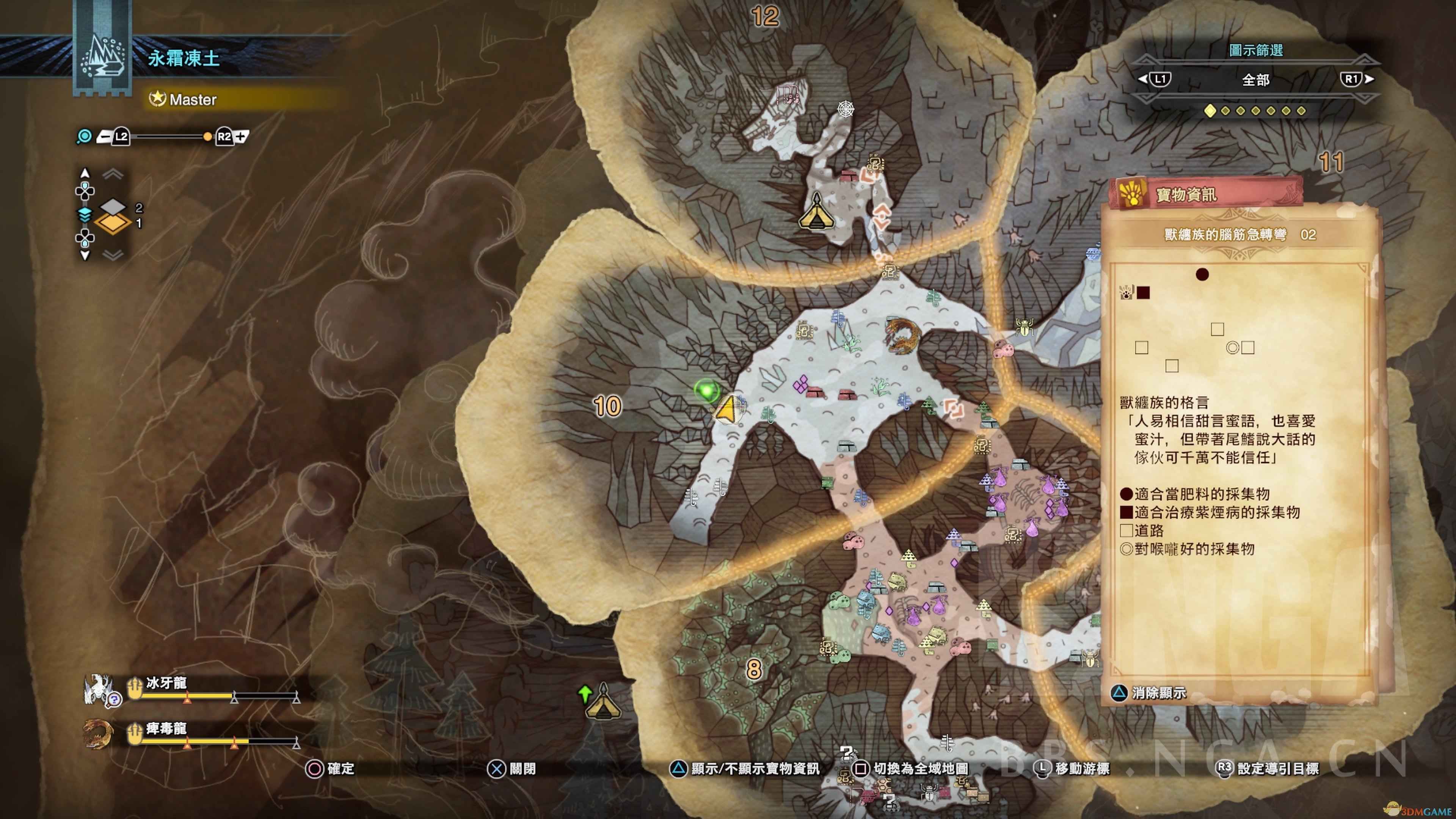
Task: Switch to map layer 2
Action: pos(113,207)
